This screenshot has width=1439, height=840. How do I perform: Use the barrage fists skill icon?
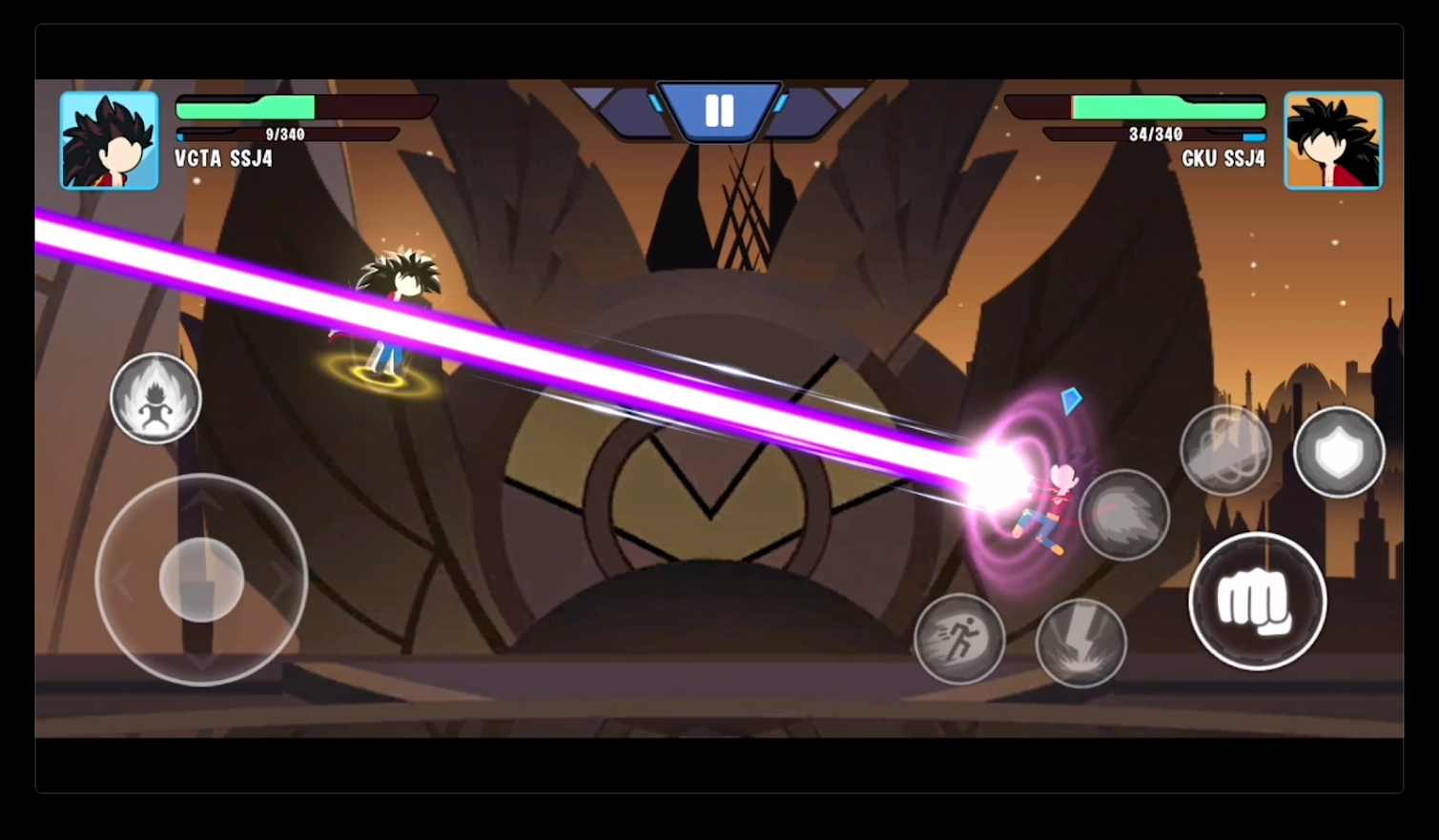click(1225, 448)
